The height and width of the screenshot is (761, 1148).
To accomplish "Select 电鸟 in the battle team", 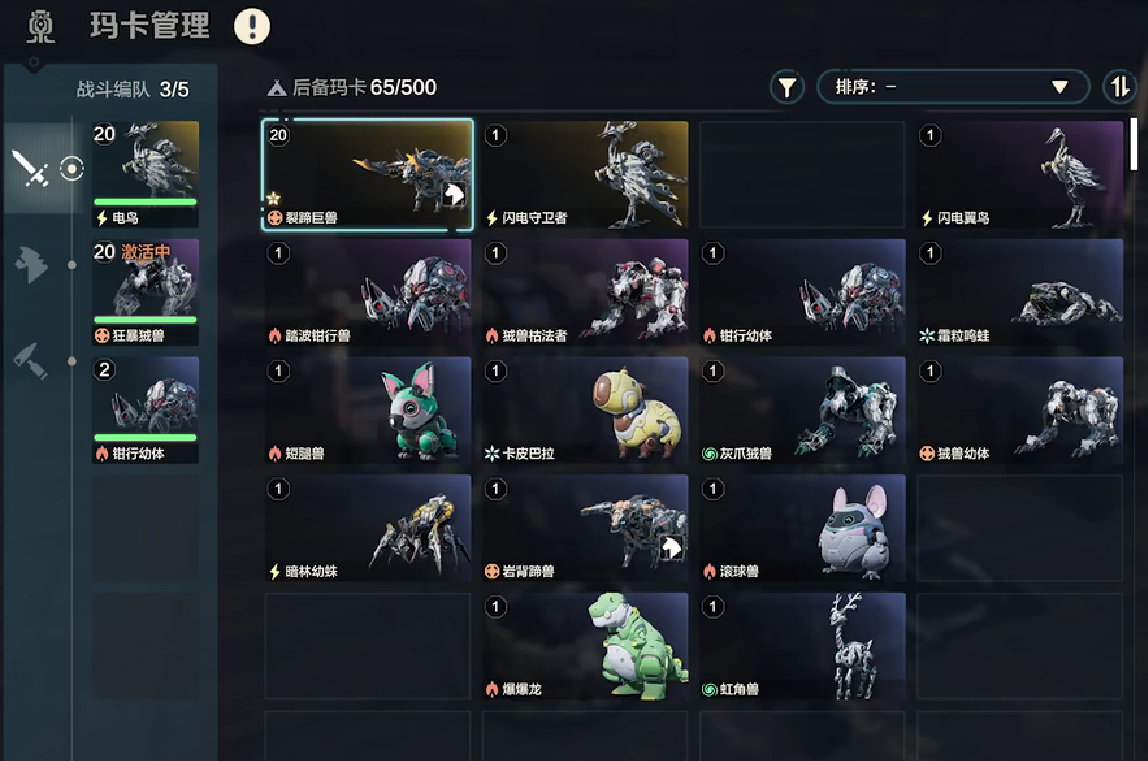I will pyautogui.click(x=145, y=174).
